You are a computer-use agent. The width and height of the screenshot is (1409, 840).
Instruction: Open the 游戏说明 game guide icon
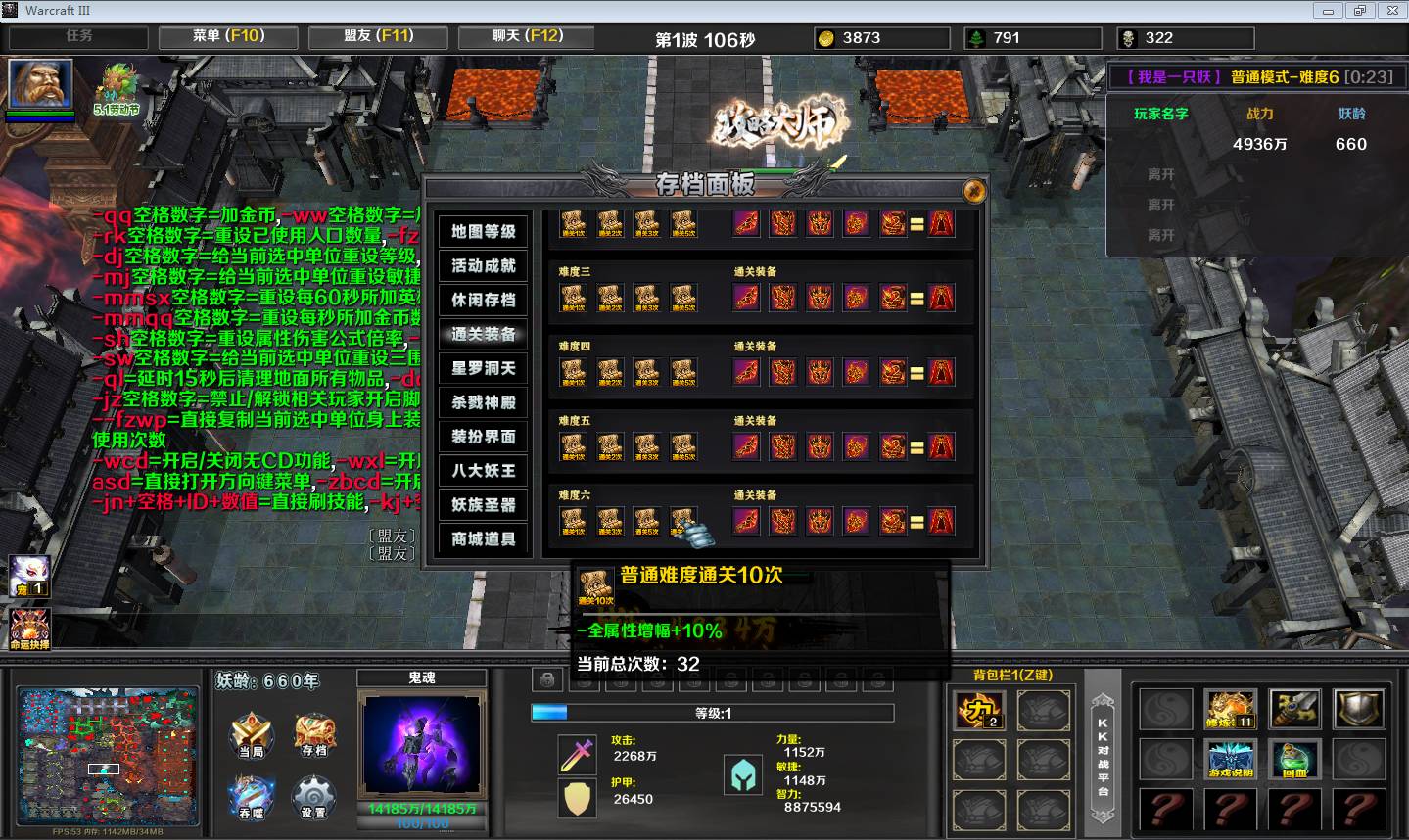[1230, 760]
